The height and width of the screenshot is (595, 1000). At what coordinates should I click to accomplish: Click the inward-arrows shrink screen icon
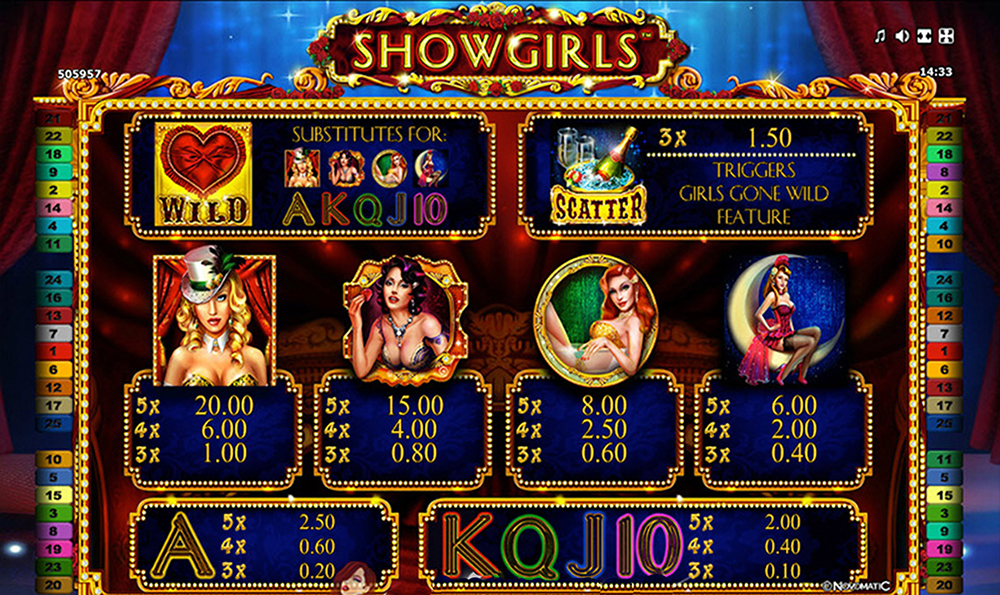923,37
